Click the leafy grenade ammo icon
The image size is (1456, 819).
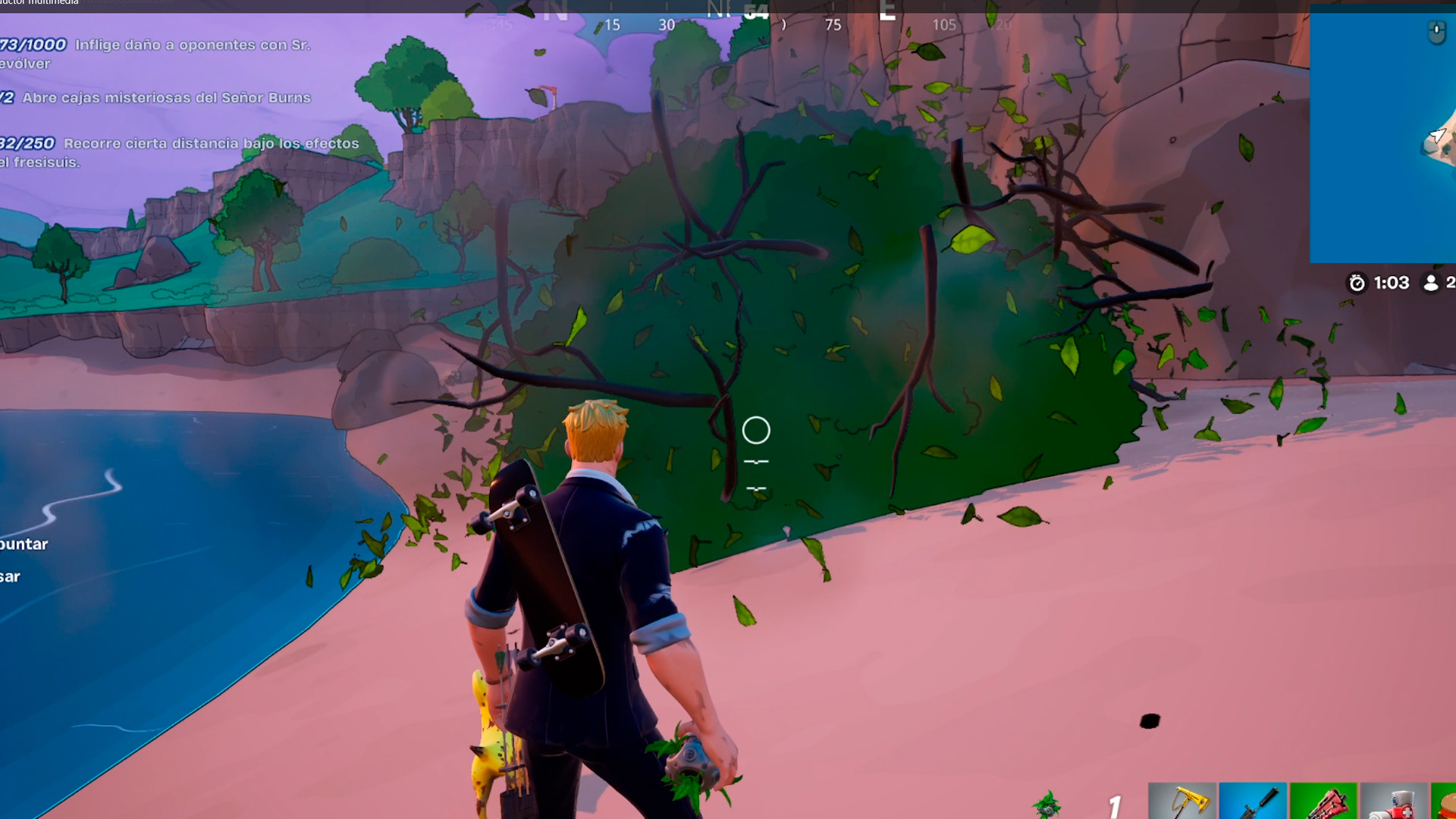(x=1048, y=805)
